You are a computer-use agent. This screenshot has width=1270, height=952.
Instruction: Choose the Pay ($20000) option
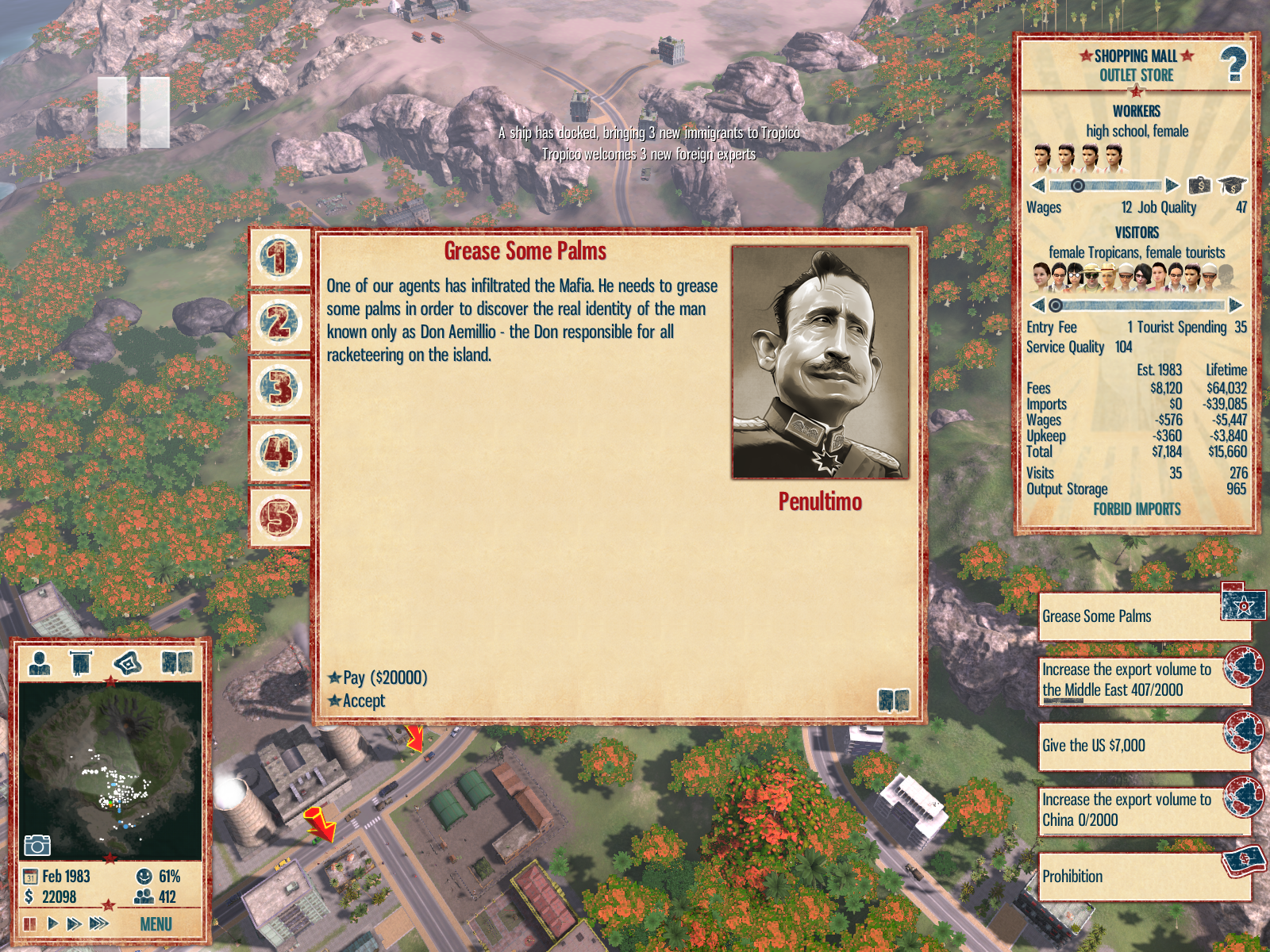point(384,678)
